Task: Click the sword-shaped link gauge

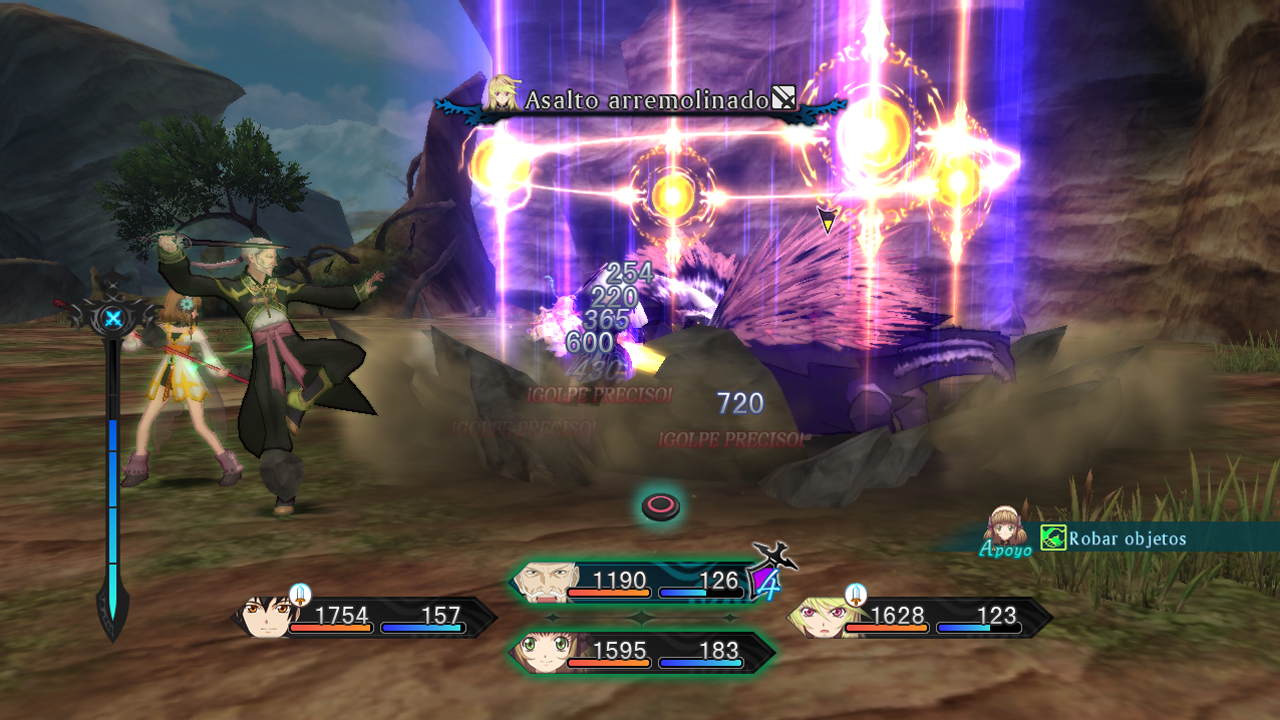Action: tap(113, 470)
